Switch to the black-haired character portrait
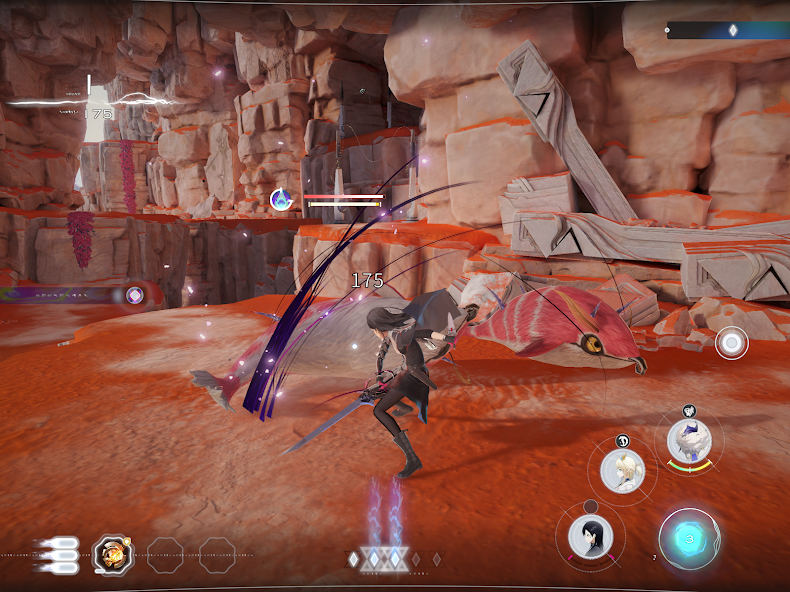 point(591,537)
